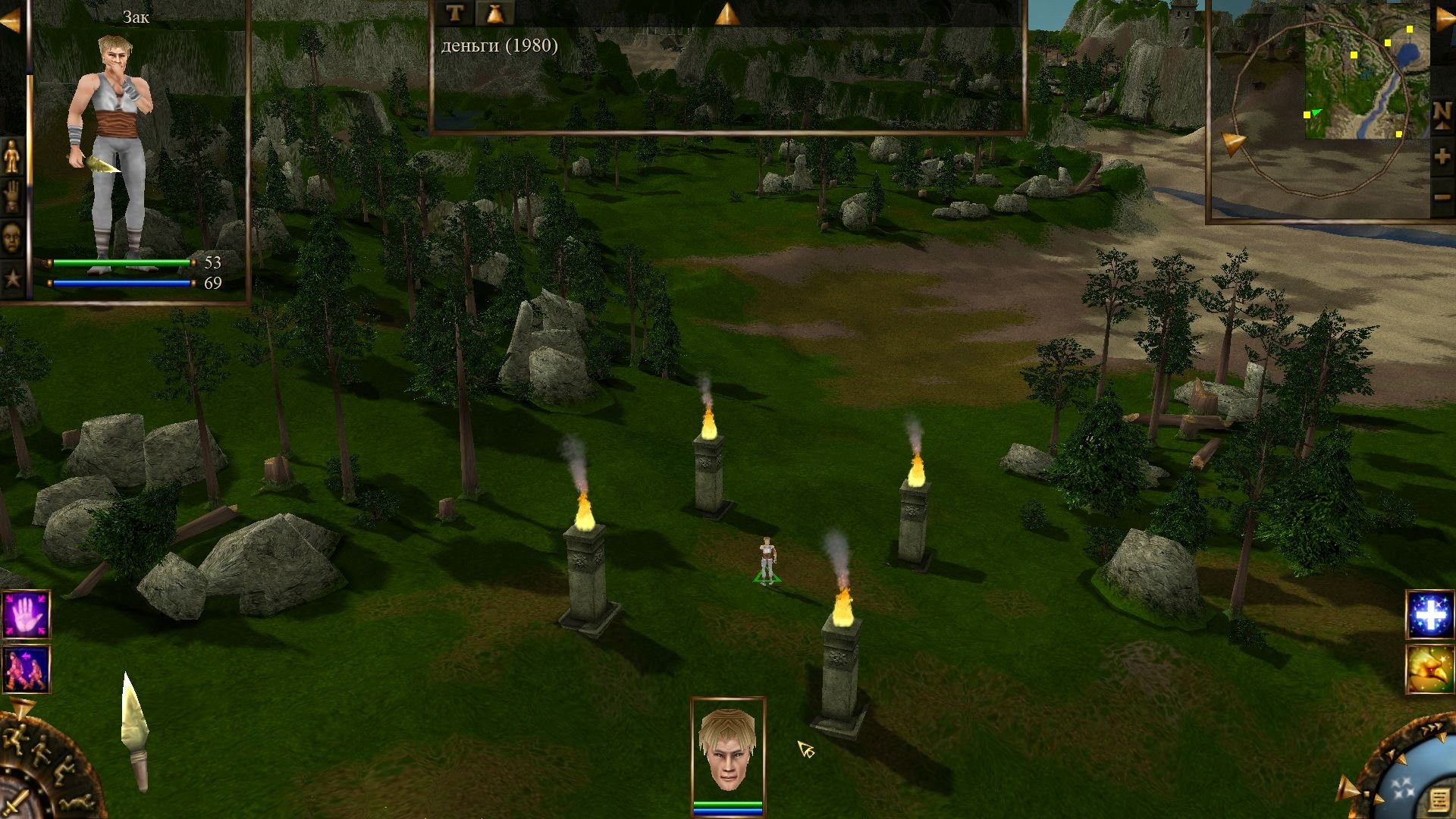The height and width of the screenshot is (819, 1456).
Task: Orient the map north with the N button
Action: click(1442, 115)
